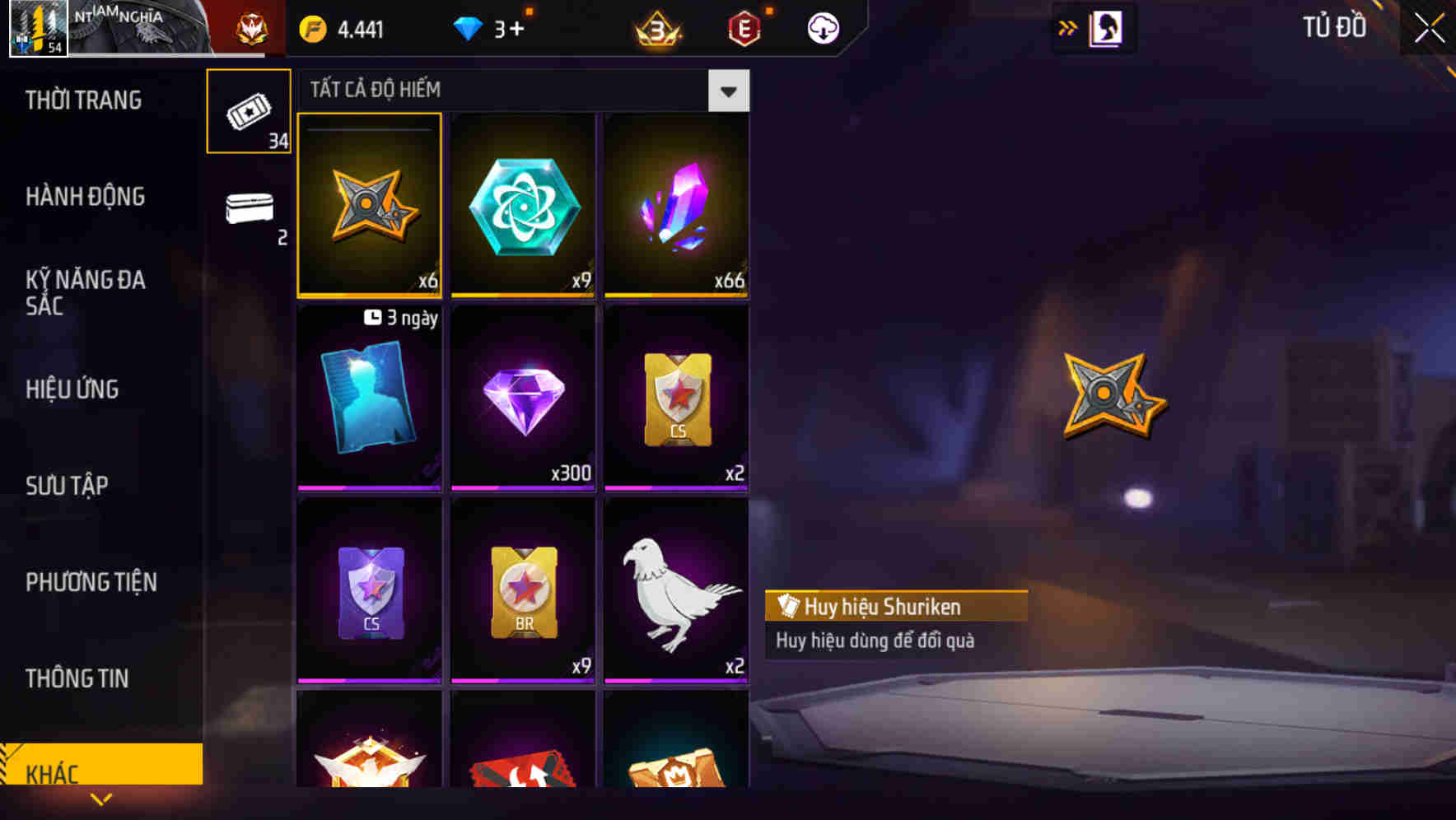
Task: Select the gold CS card x2
Action: point(675,398)
